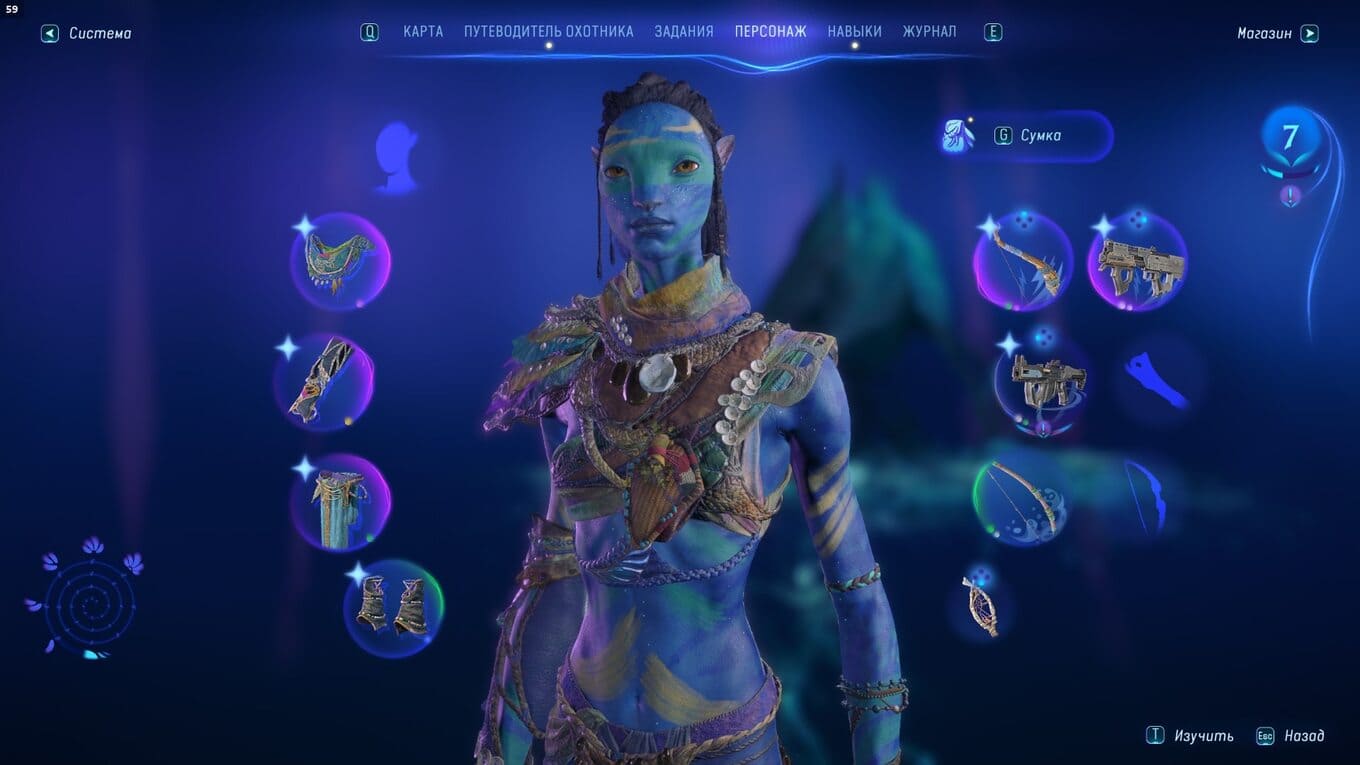The height and width of the screenshot is (765, 1360).
Task: Select the chest armor equipment slot
Action: click(x=339, y=261)
